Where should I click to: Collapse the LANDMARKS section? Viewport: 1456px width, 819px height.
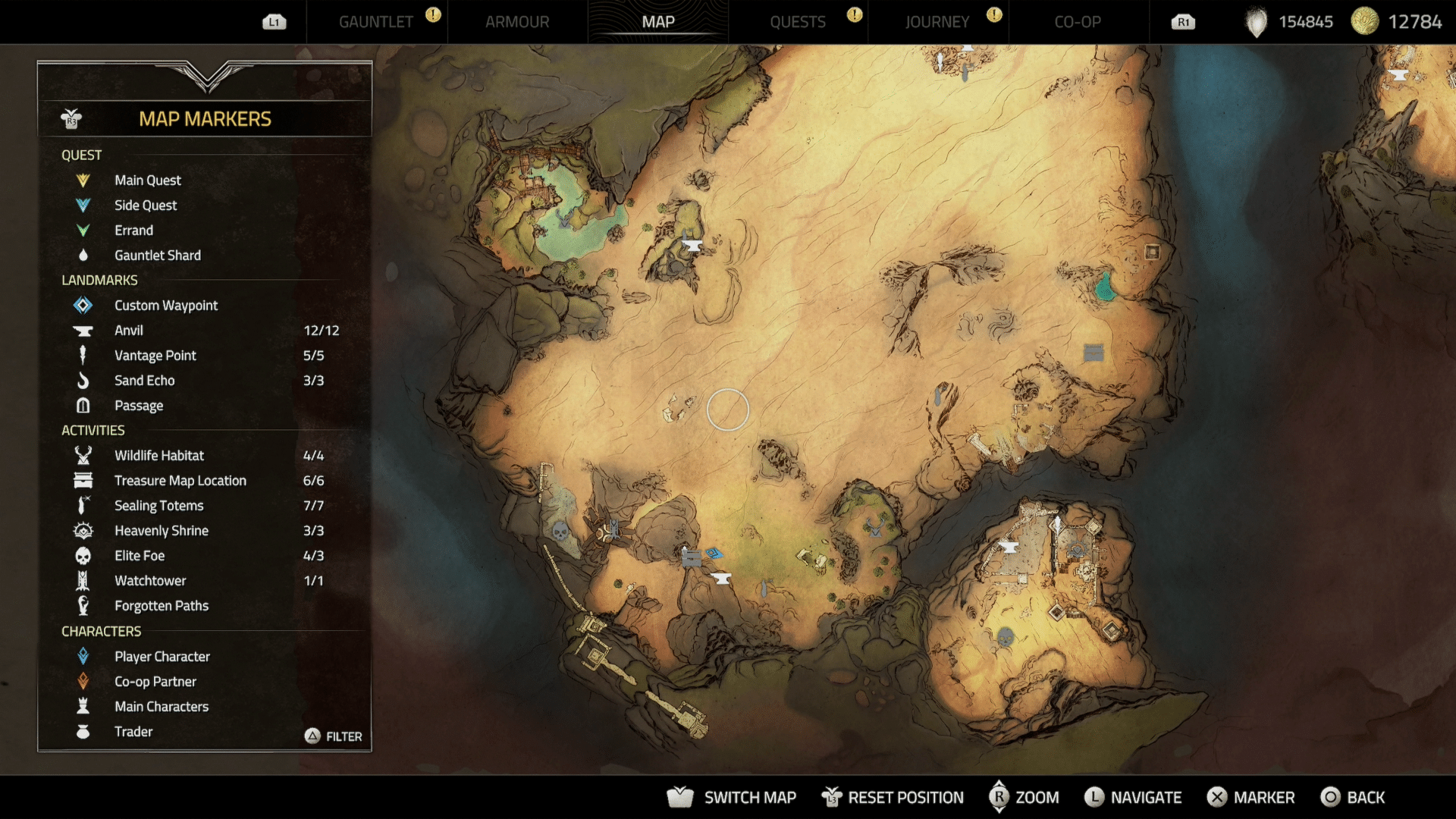[99, 280]
